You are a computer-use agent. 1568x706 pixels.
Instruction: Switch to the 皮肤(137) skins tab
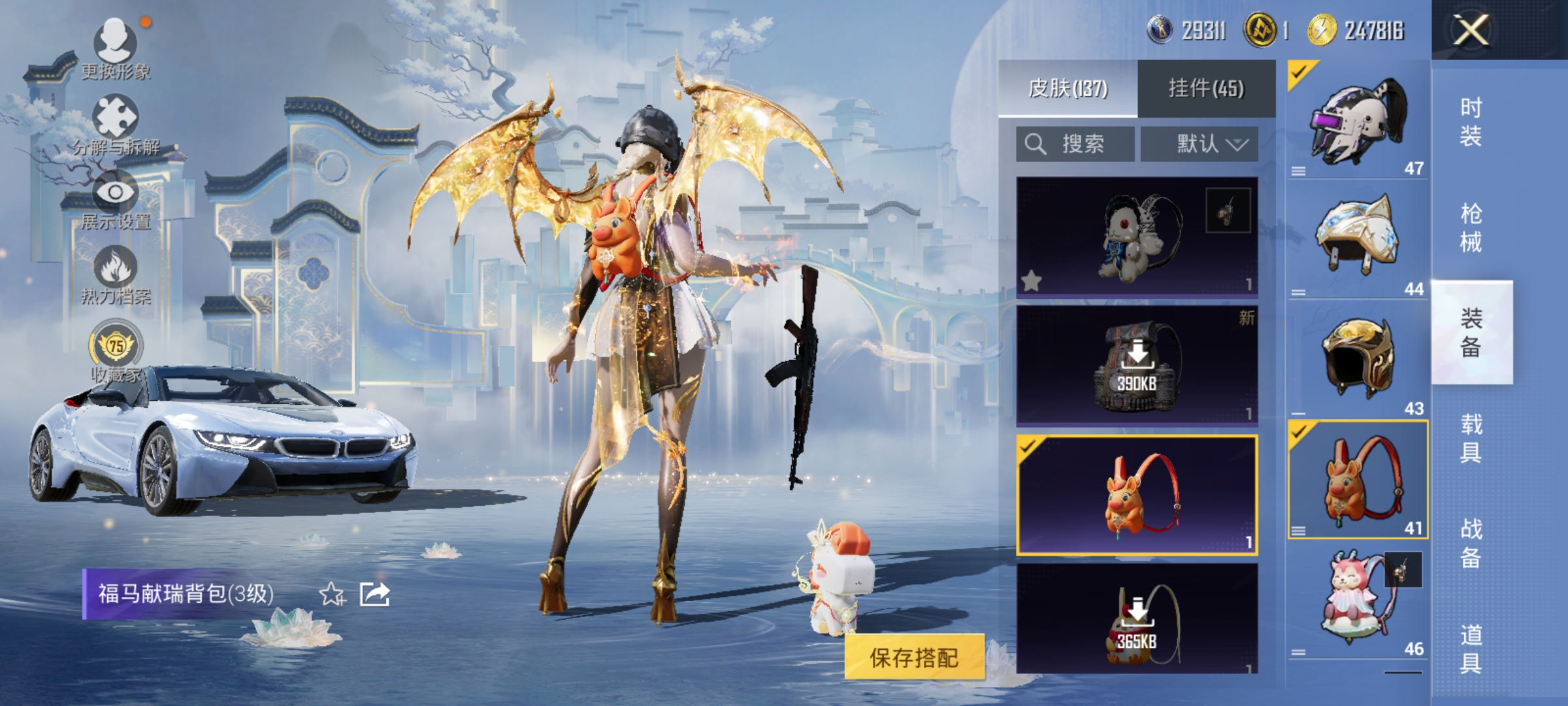pyautogui.click(x=1068, y=88)
